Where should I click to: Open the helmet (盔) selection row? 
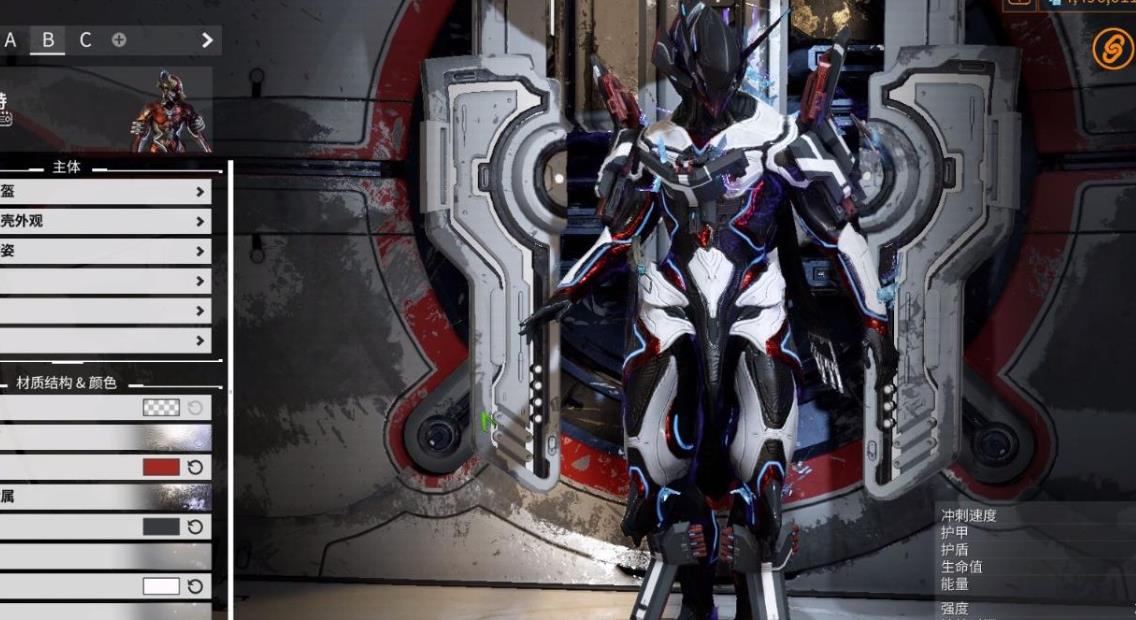[x=105, y=192]
